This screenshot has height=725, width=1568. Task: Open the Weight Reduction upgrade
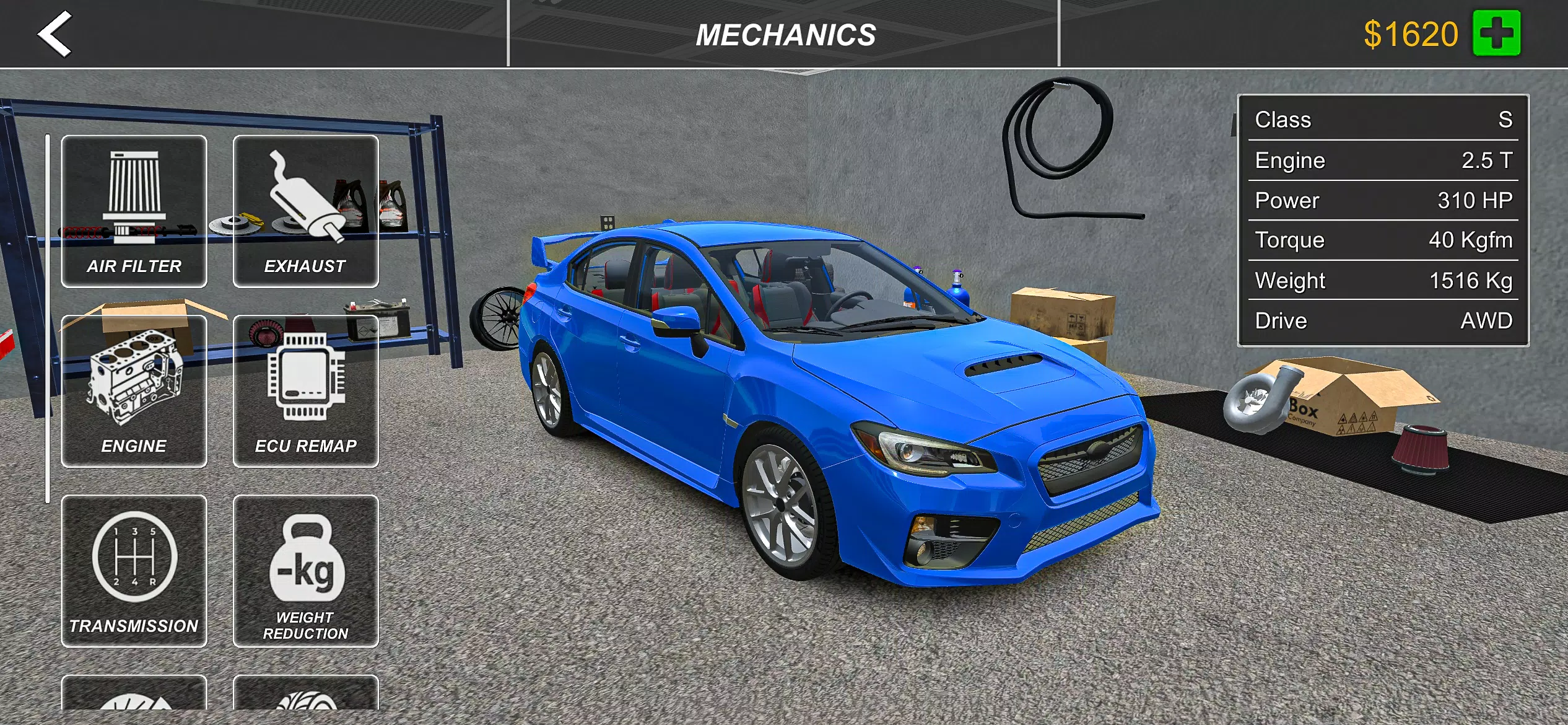pyautogui.click(x=306, y=570)
